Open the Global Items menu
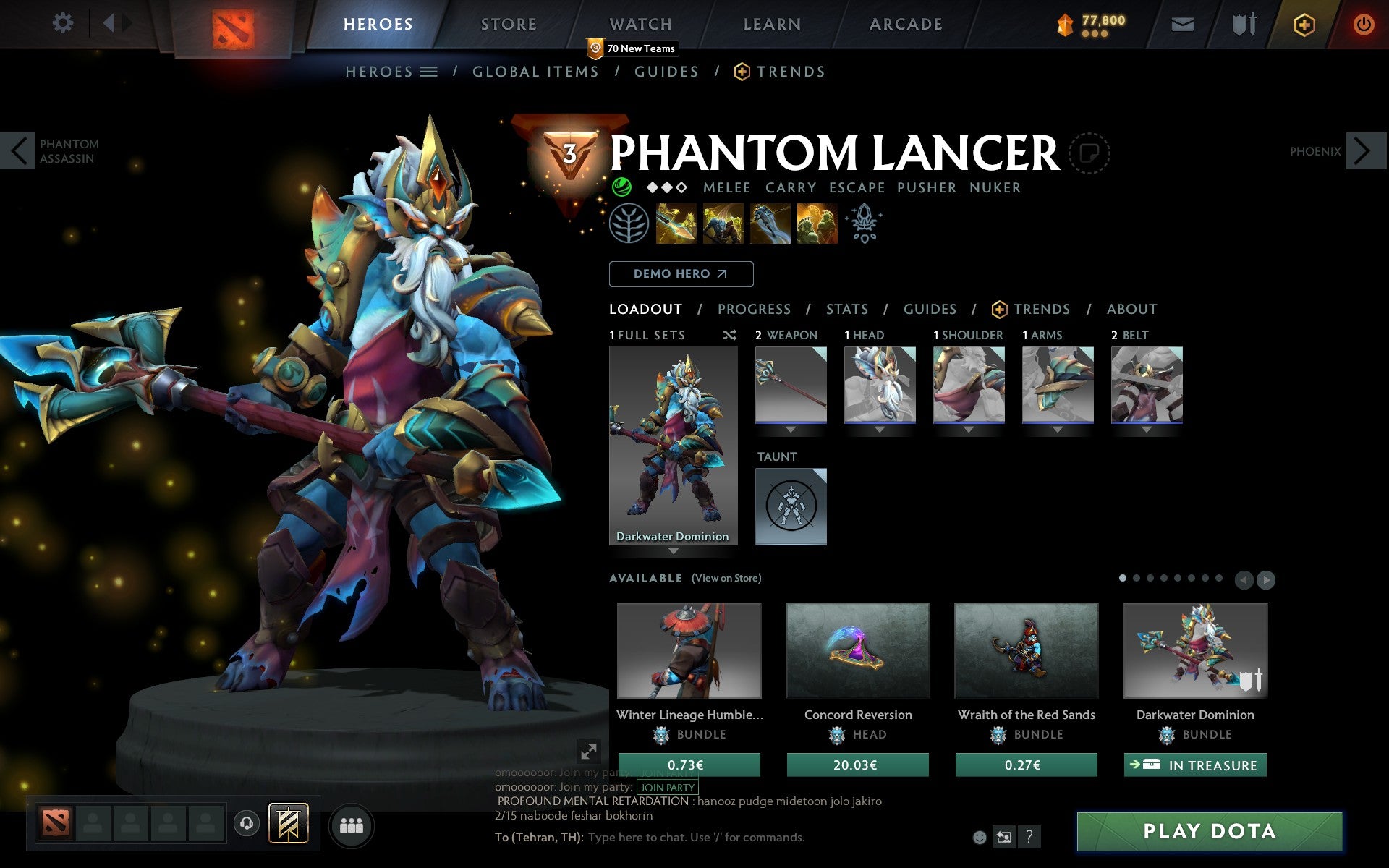 click(x=535, y=71)
